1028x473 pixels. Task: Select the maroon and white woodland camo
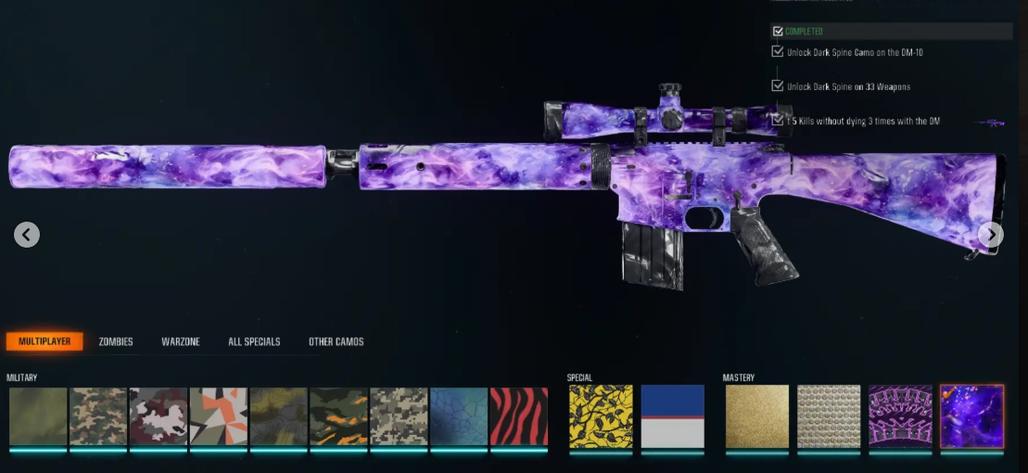(158, 416)
